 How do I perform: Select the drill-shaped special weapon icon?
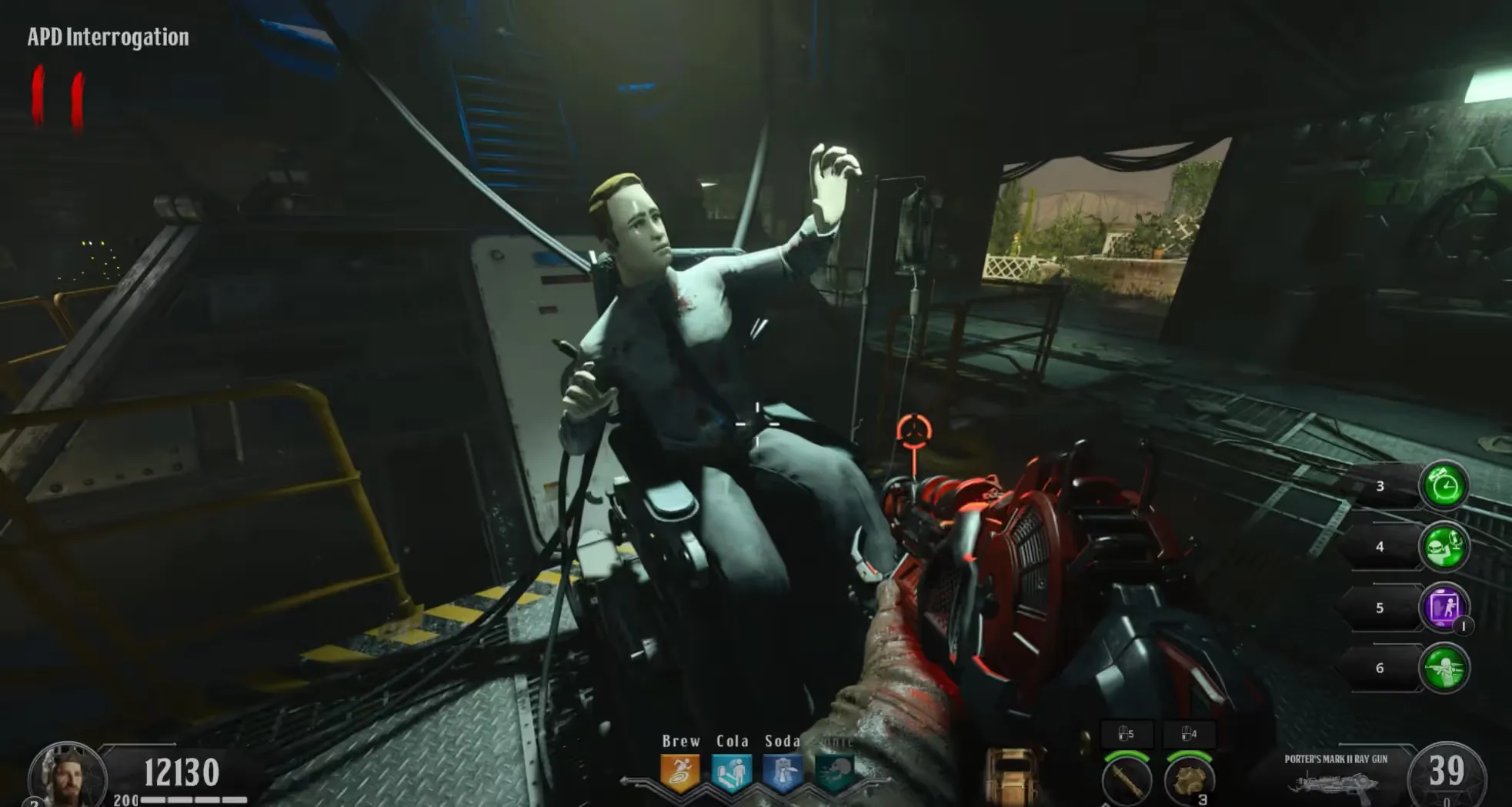1126,779
